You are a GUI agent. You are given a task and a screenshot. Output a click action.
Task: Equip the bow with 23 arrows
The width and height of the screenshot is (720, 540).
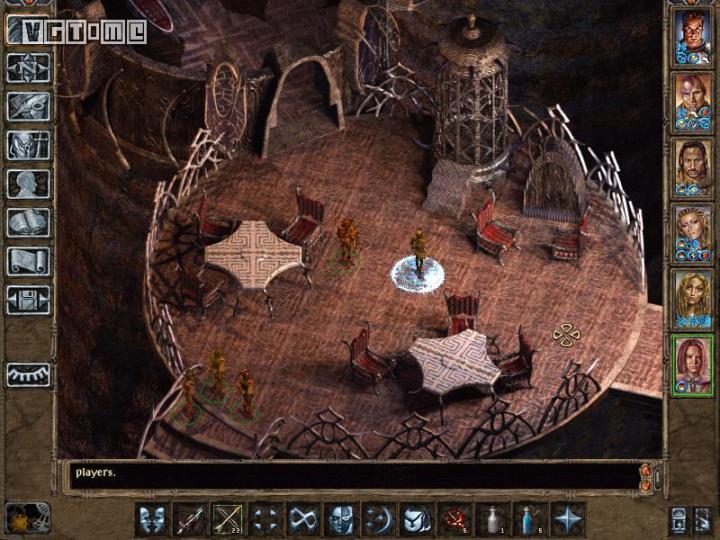[228, 519]
